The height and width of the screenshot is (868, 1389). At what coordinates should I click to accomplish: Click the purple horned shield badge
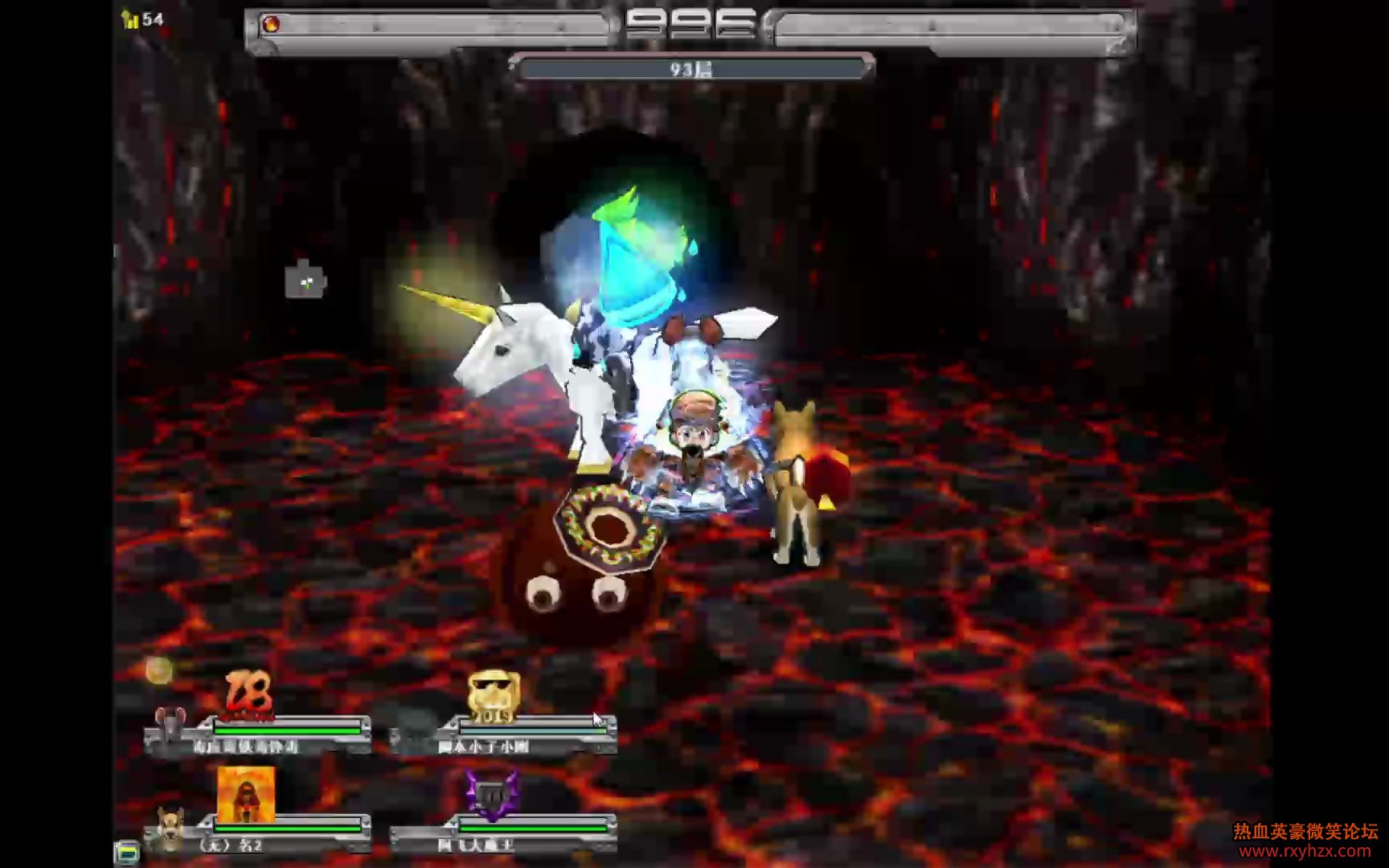point(492,794)
